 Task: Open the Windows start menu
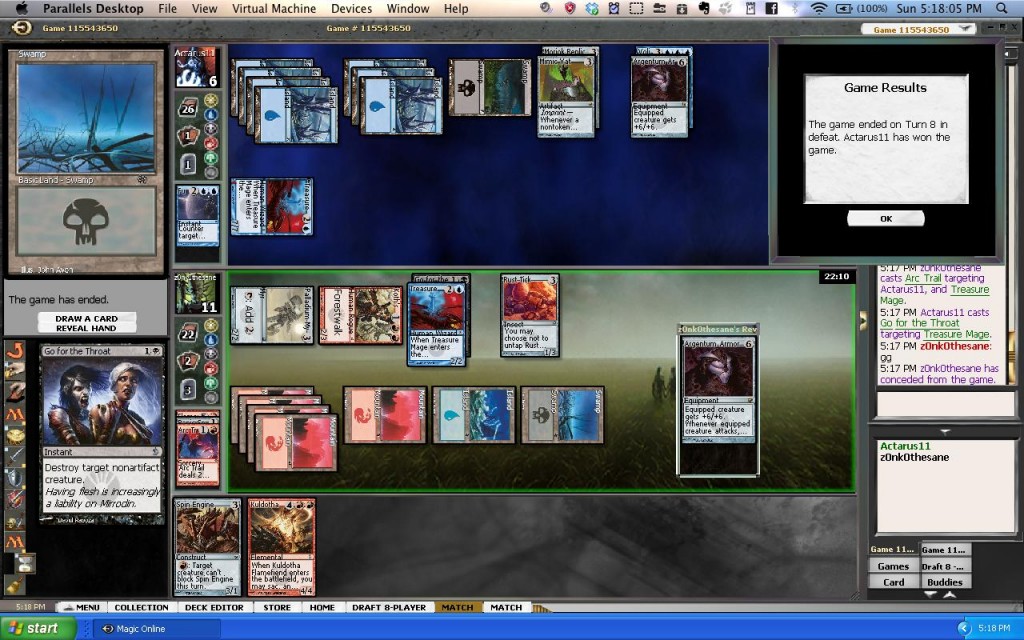tap(38, 628)
